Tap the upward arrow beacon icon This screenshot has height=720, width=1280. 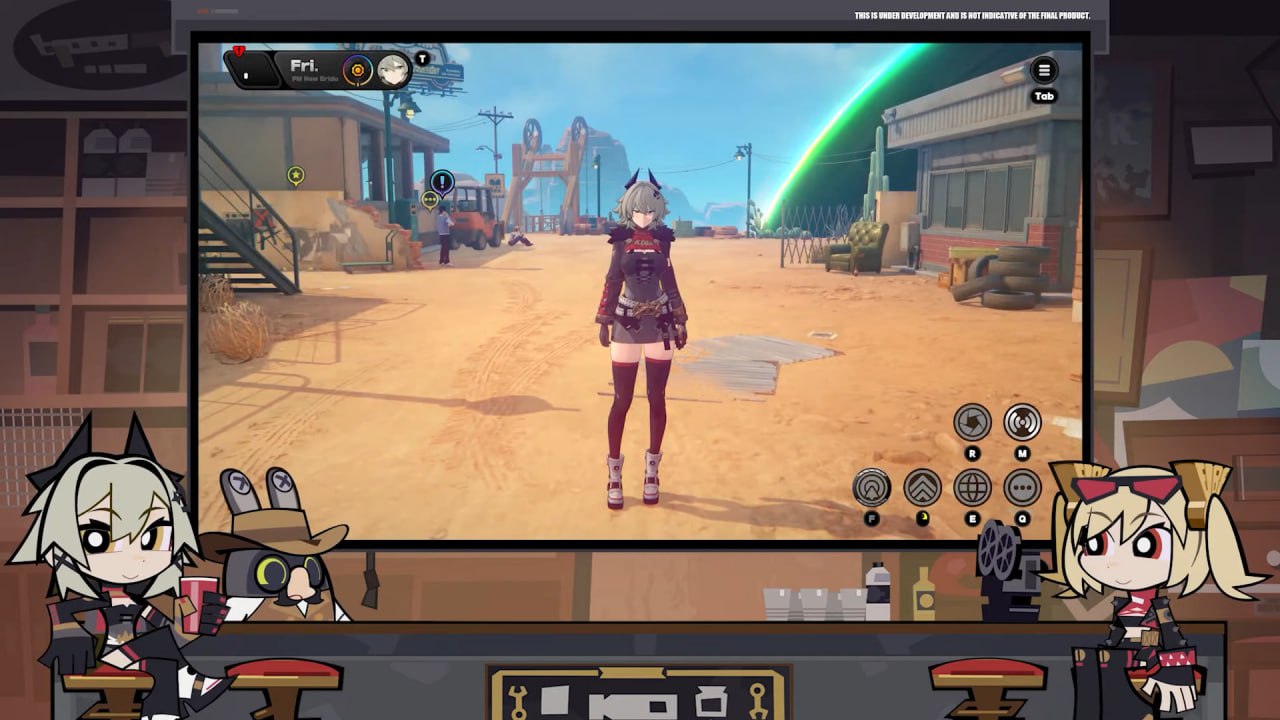[872, 488]
